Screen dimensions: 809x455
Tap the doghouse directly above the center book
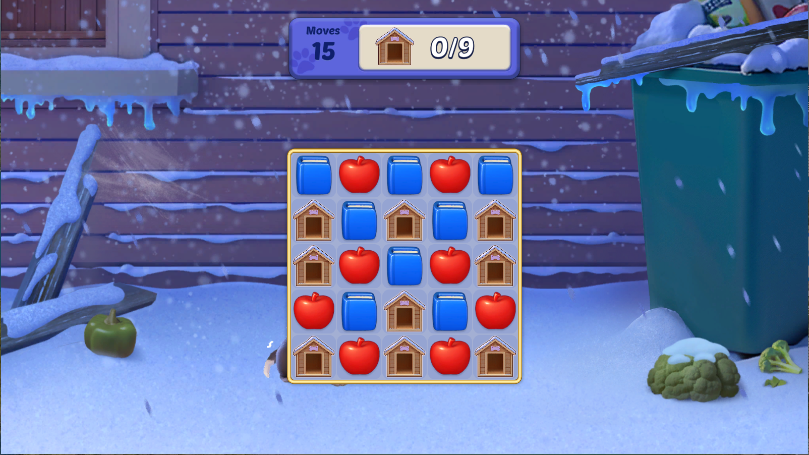coord(405,220)
